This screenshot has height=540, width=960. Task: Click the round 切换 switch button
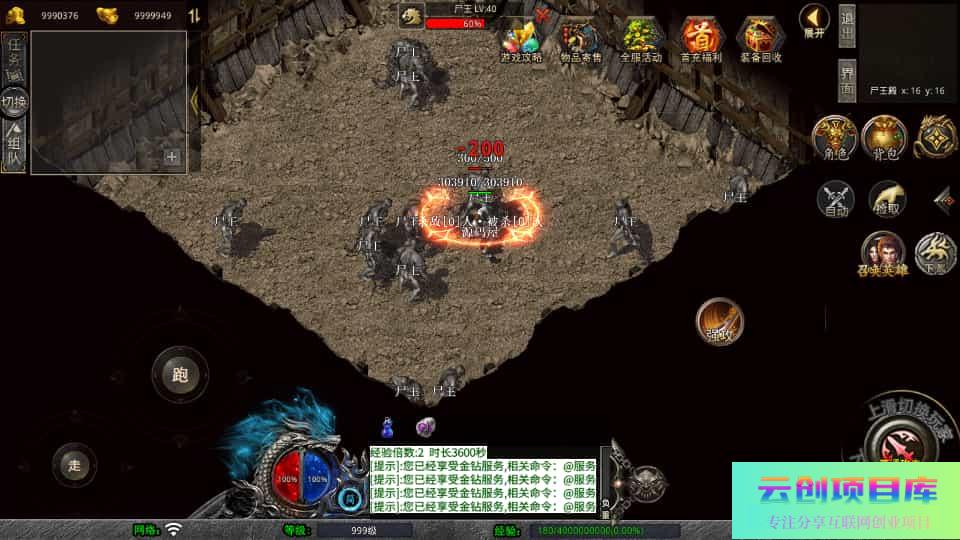click(15, 101)
